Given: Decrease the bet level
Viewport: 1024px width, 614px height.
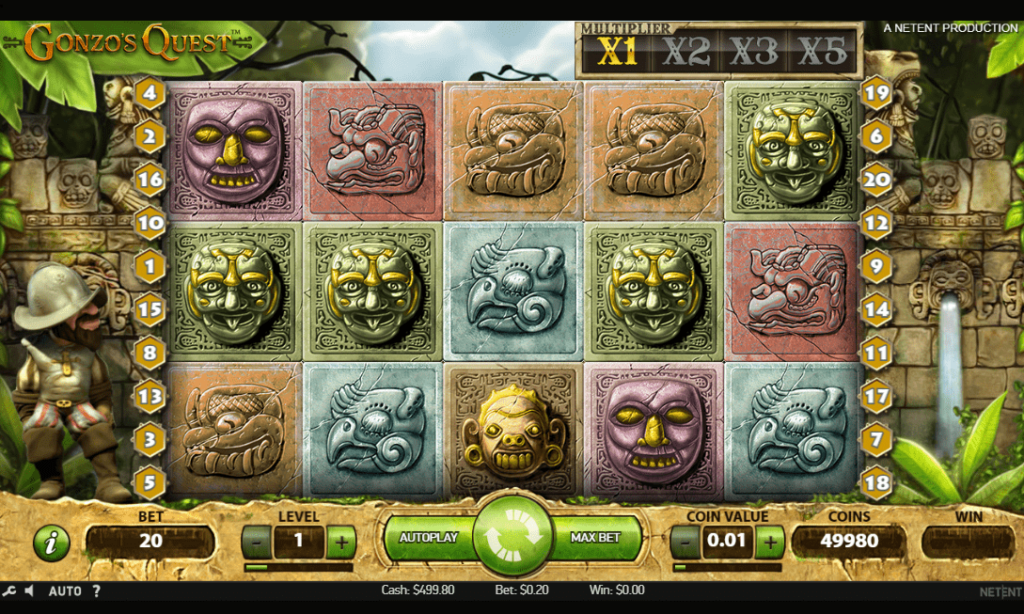Looking at the screenshot, I should pyautogui.click(x=257, y=543).
